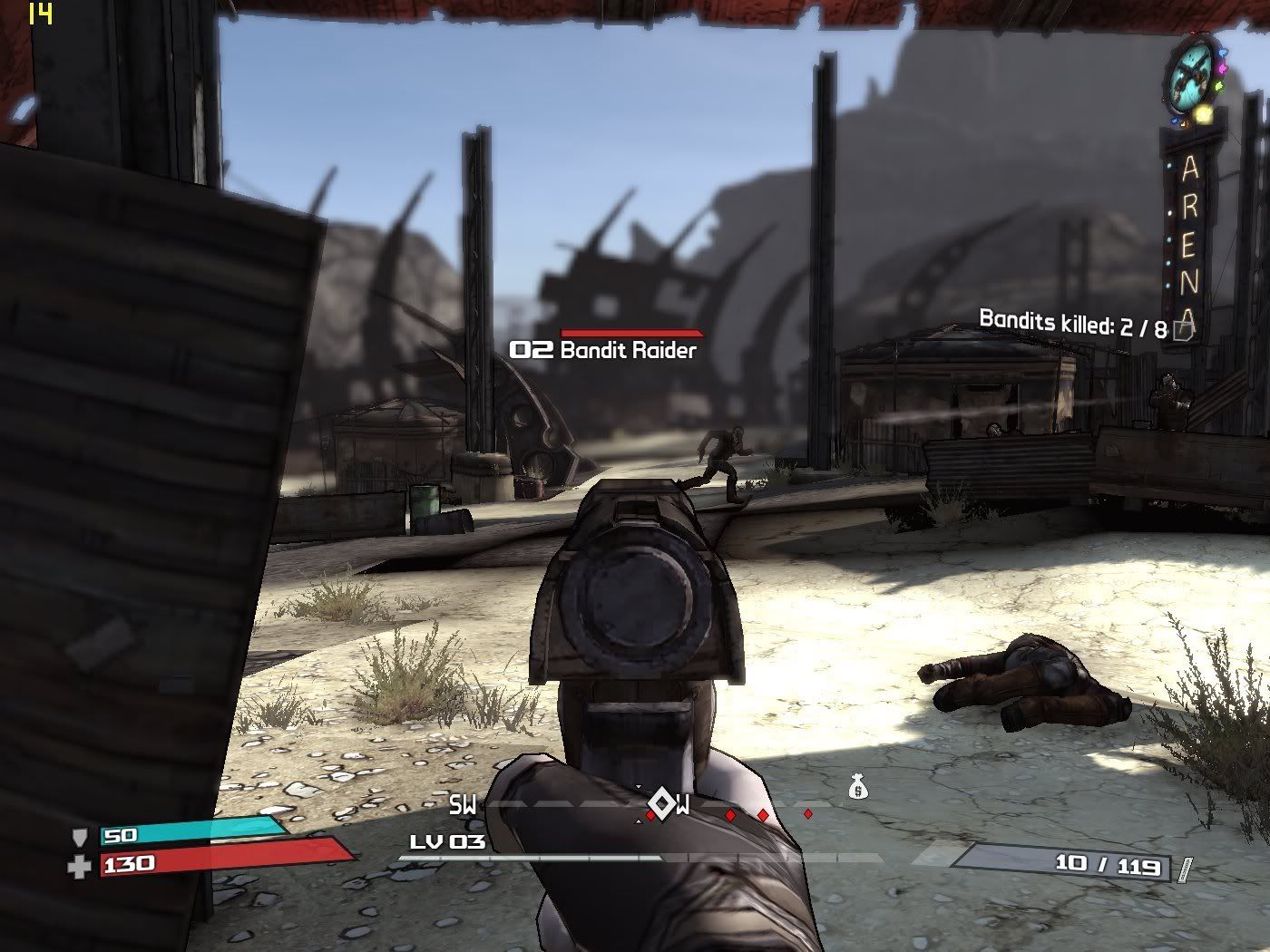Viewport: 1270px width, 952px height.
Task: Select the health cross icon
Action: [80, 867]
